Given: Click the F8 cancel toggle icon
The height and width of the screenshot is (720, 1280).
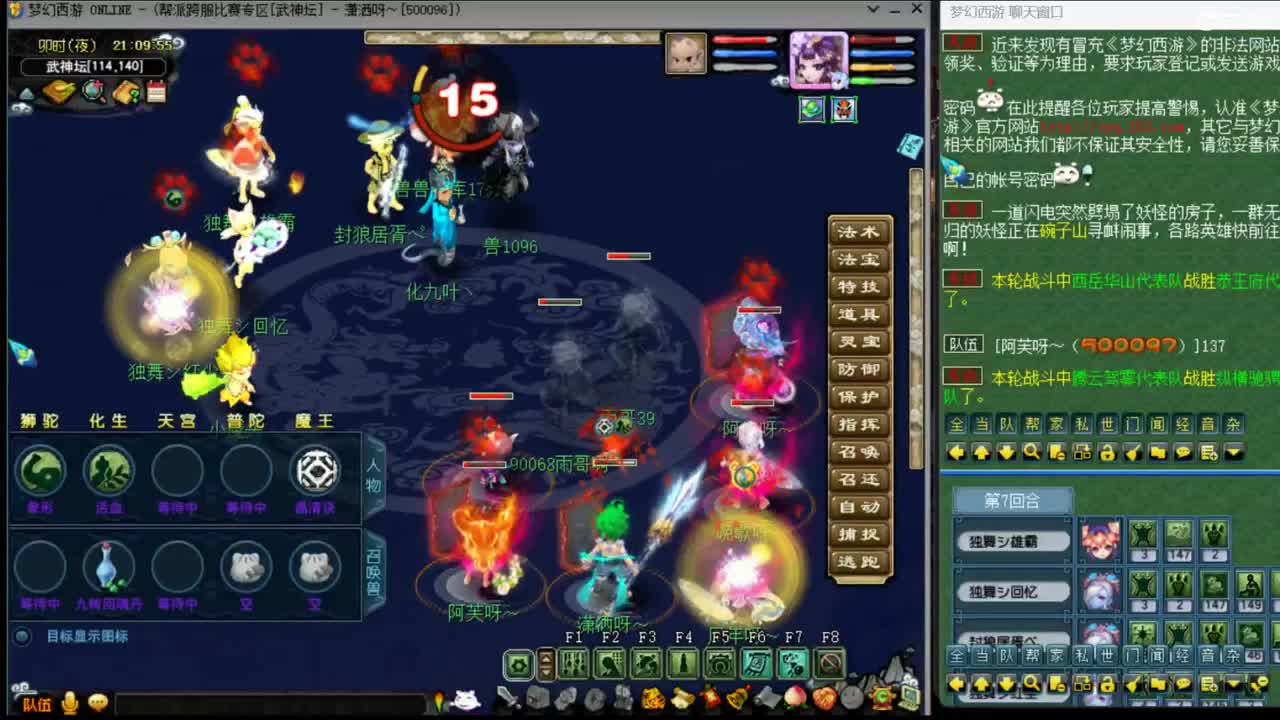Looking at the screenshot, I should [830, 663].
